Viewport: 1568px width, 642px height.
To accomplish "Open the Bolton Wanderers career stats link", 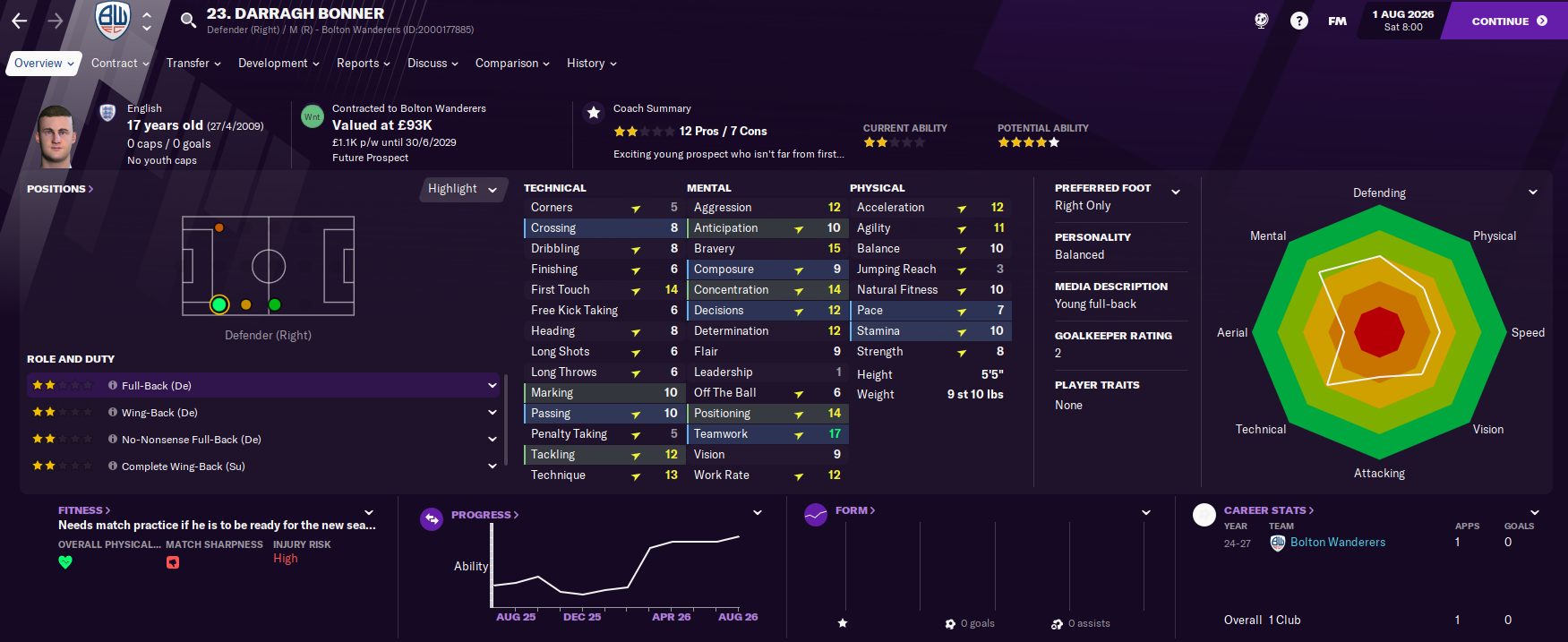I will pyautogui.click(x=1337, y=543).
